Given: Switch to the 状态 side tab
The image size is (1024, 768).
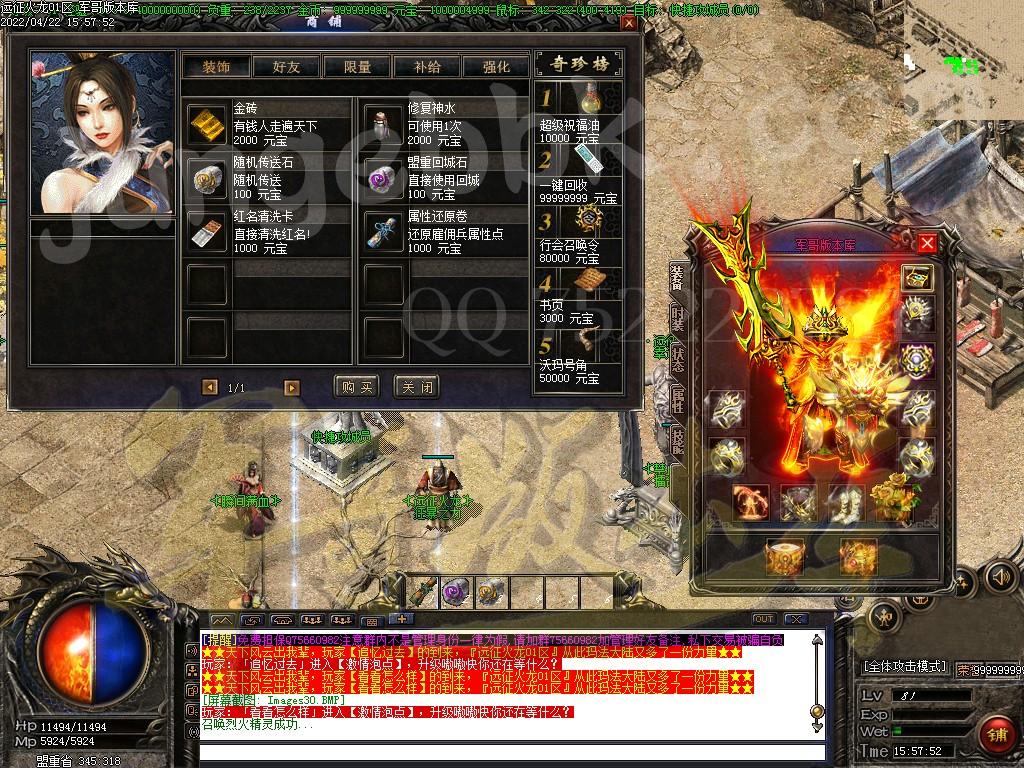Looking at the screenshot, I should 677,360.
